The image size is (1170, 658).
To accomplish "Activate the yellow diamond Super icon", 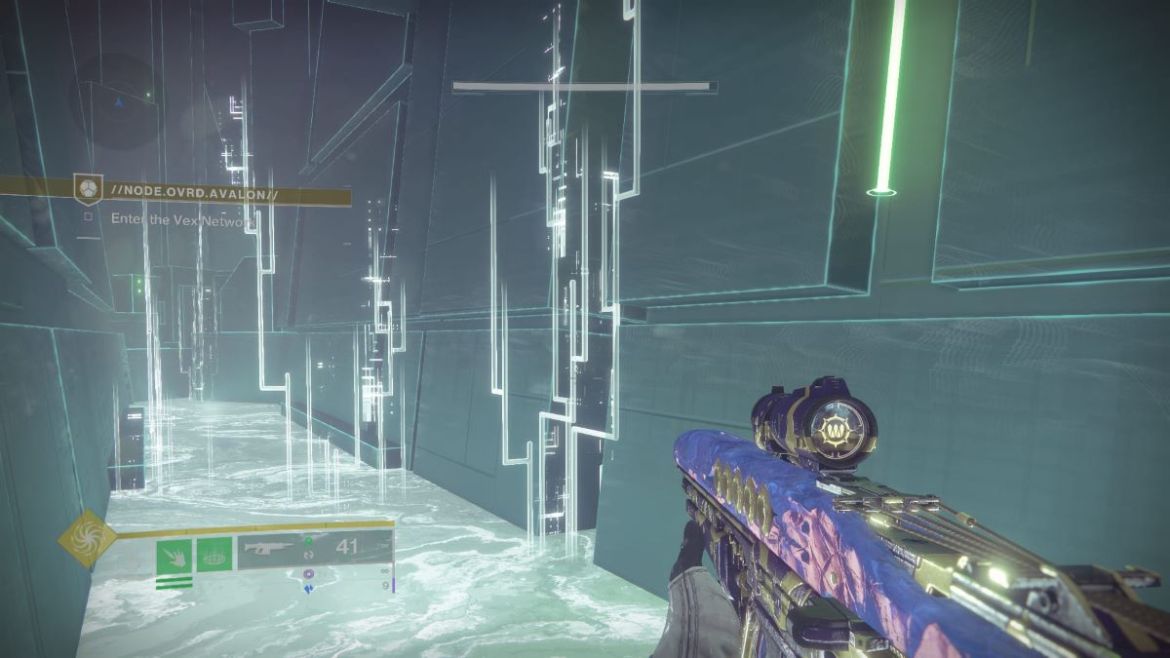I will (88, 538).
